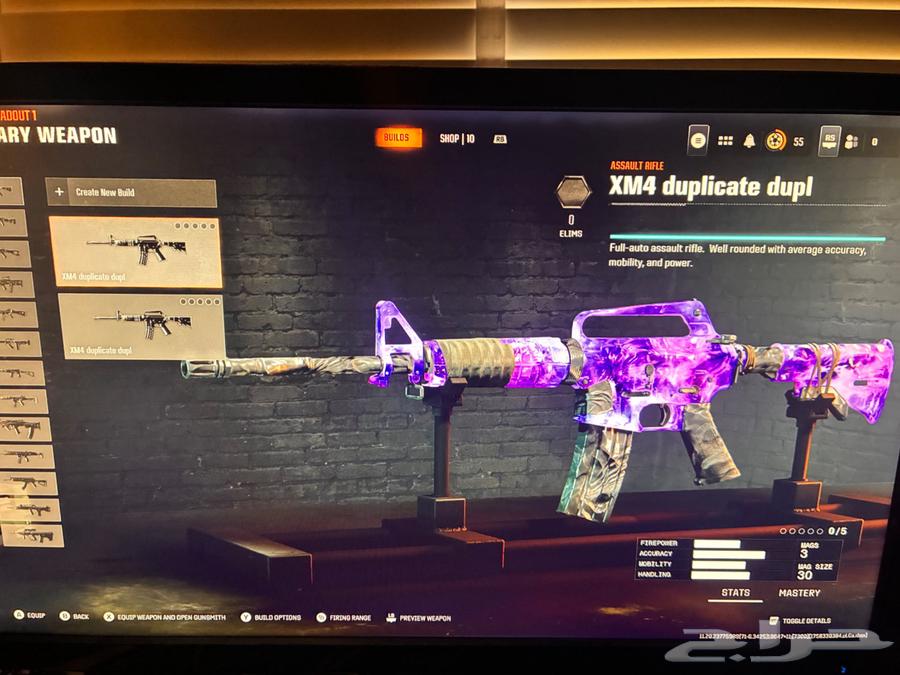Click the gold token currency icon
The image size is (900, 675).
[775, 141]
